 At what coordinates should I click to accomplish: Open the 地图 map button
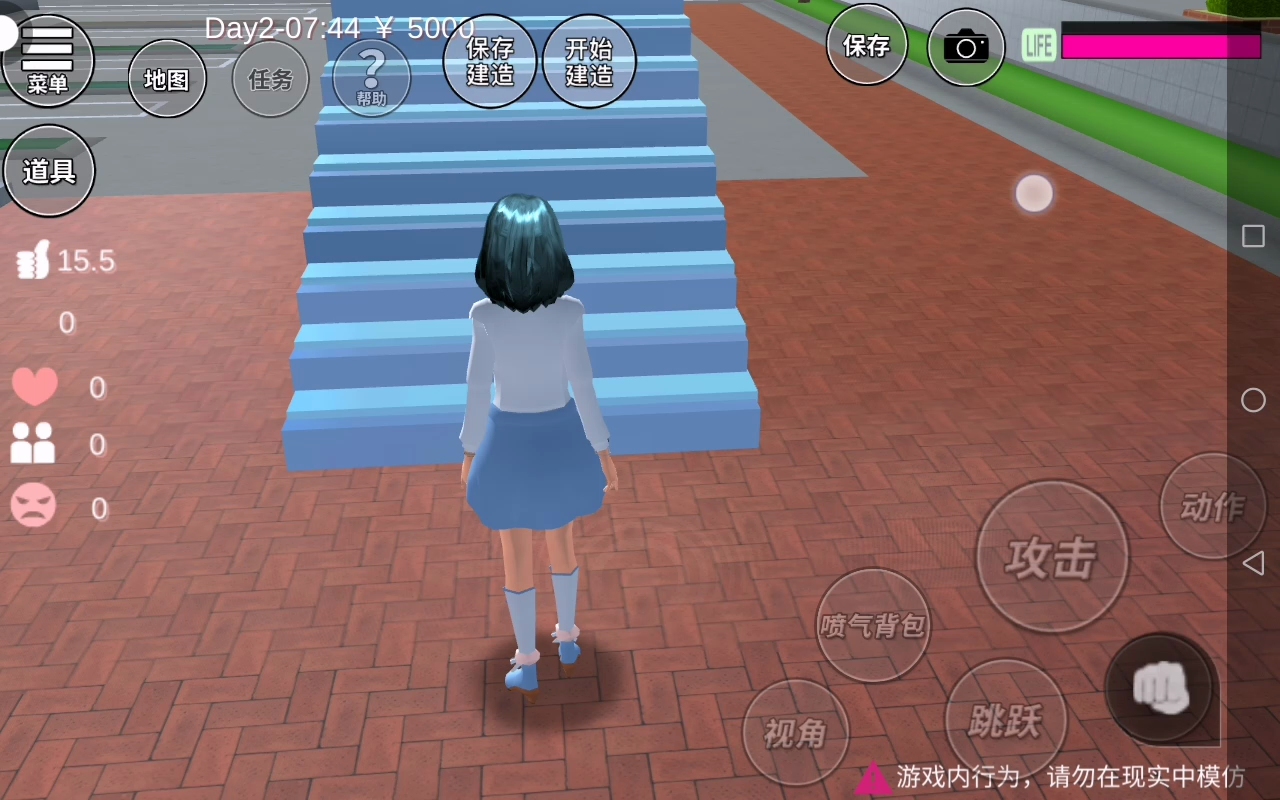click(x=167, y=79)
